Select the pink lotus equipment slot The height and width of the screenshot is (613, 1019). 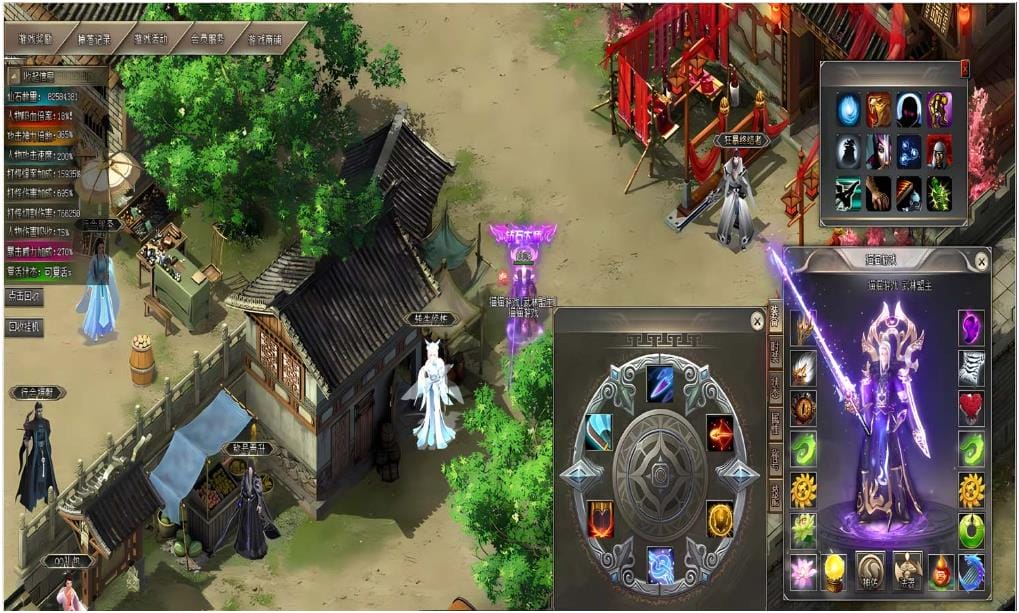pos(804,570)
